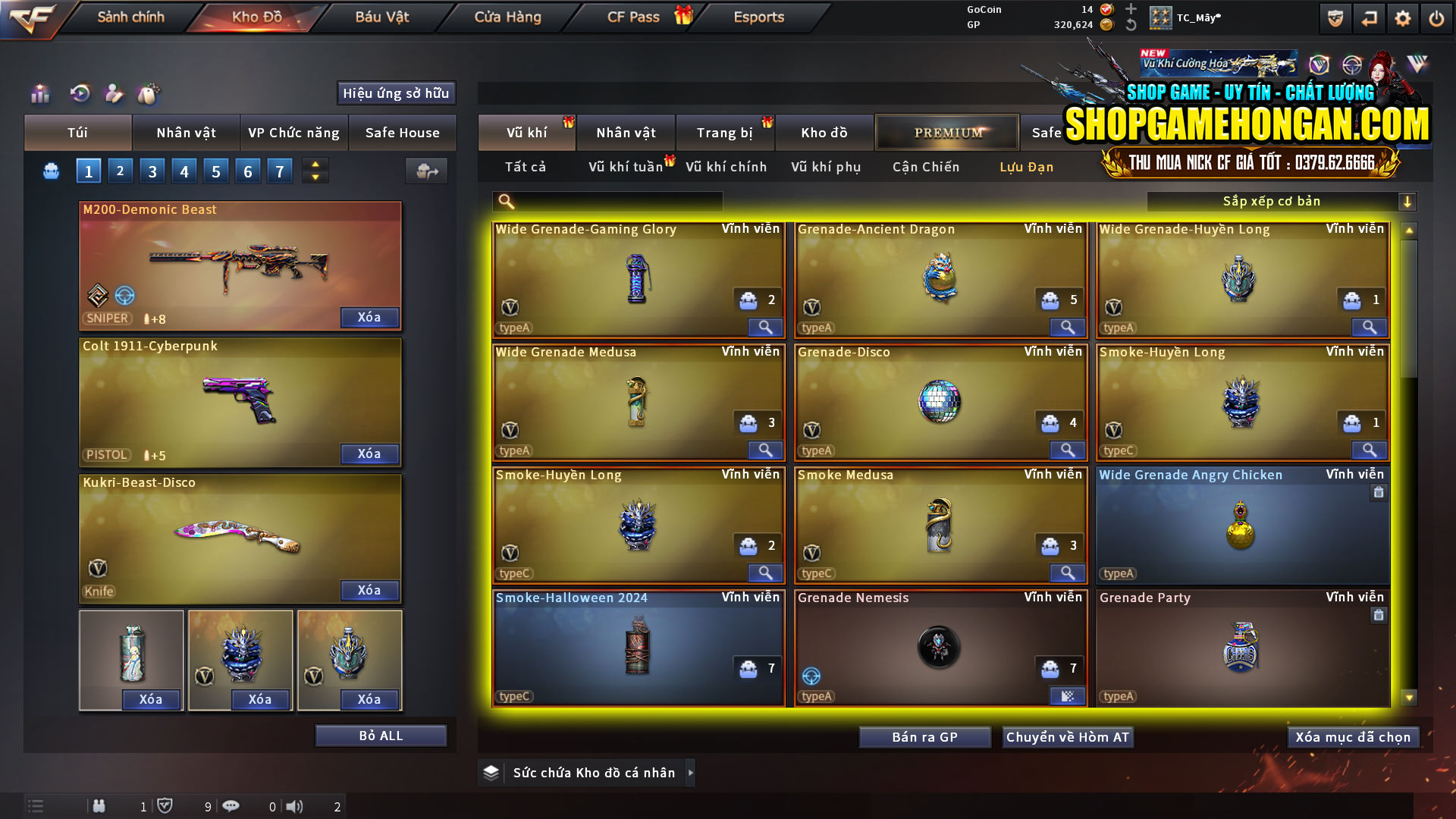This screenshot has width=1456, height=819.
Task: Select the character customization icon top left
Action: point(114,94)
